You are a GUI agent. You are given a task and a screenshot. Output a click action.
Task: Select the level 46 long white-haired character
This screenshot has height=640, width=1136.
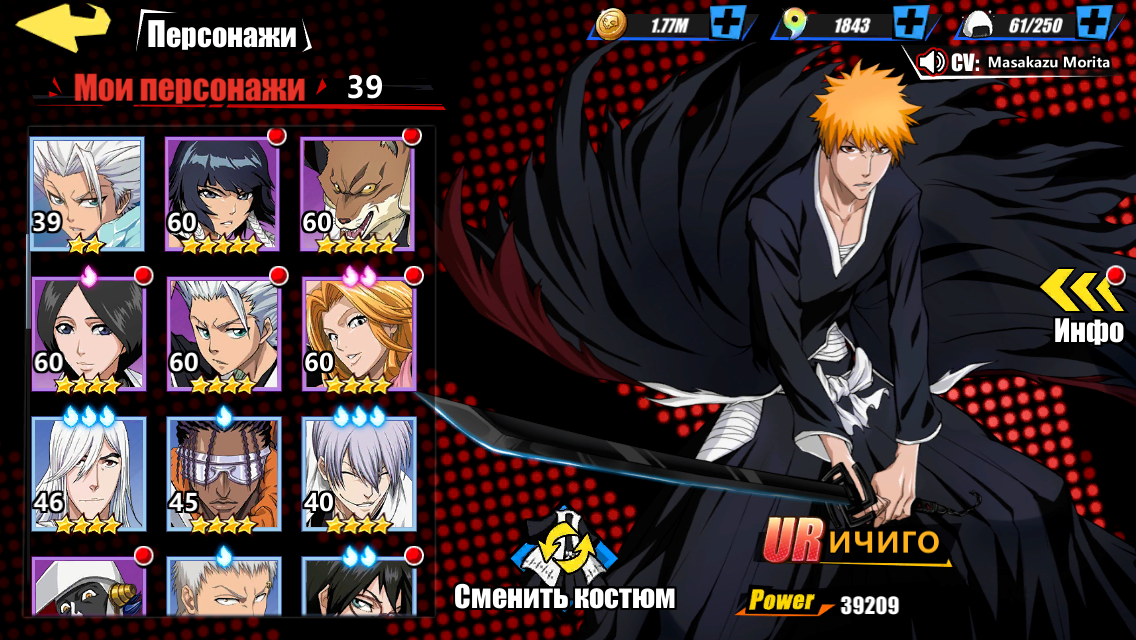click(x=88, y=473)
